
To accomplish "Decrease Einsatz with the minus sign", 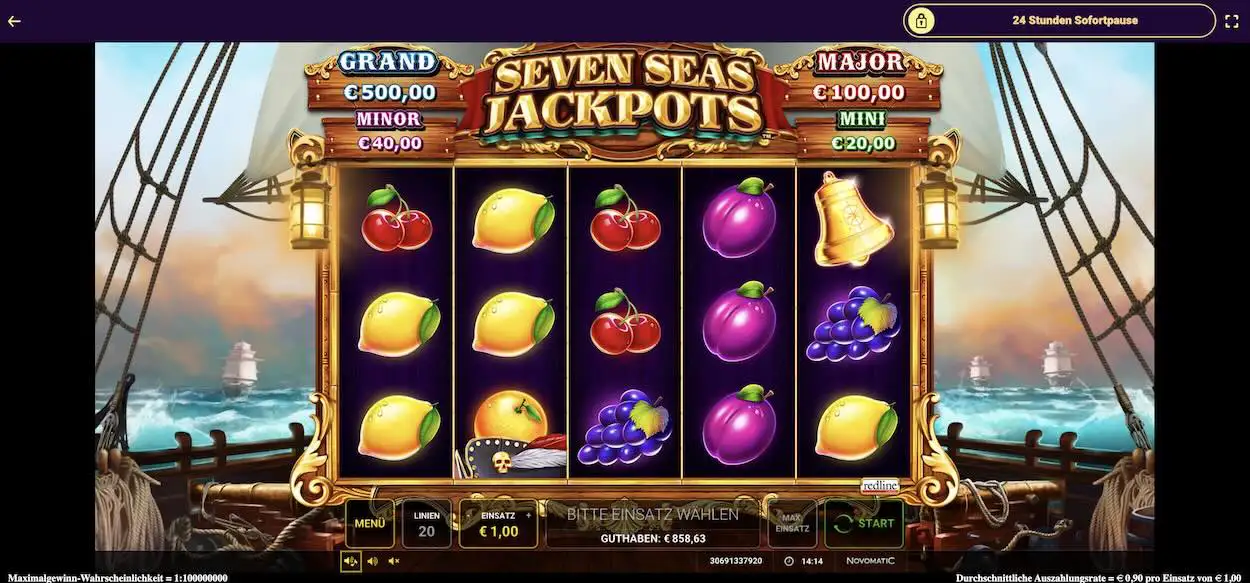I will click(468, 517).
